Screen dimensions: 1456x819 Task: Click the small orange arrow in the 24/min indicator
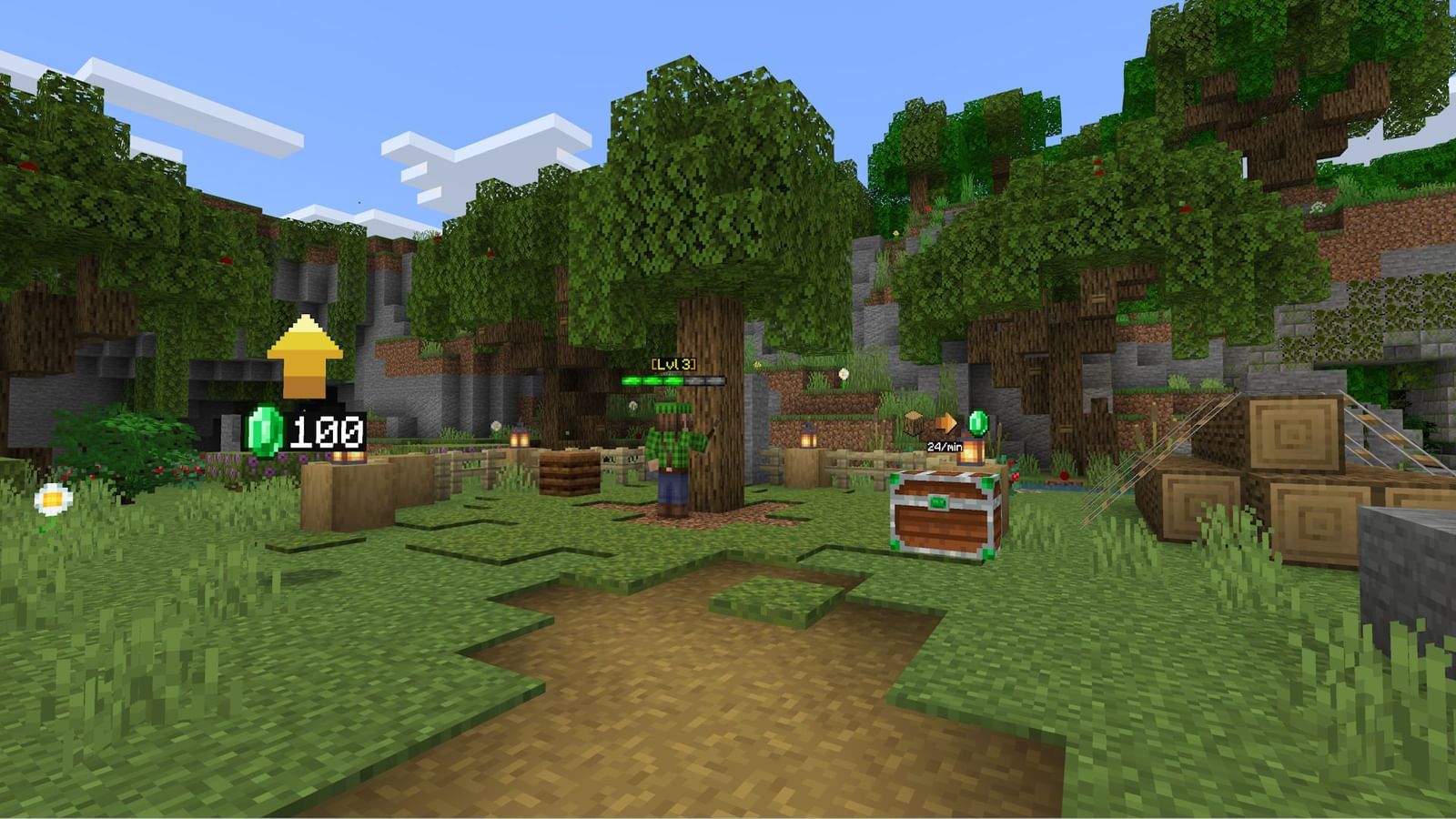click(946, 421)
